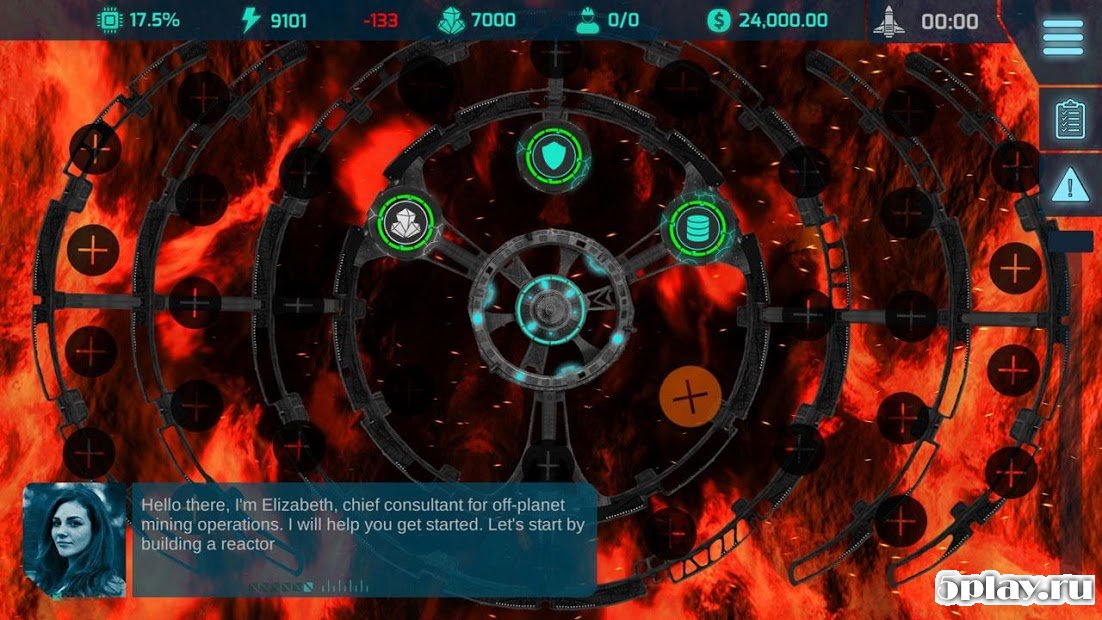Continue Elizabeth's tutorial dialogue
Image resolution: width=1102 pixels, height=620 pixels.
pos(365,540)
